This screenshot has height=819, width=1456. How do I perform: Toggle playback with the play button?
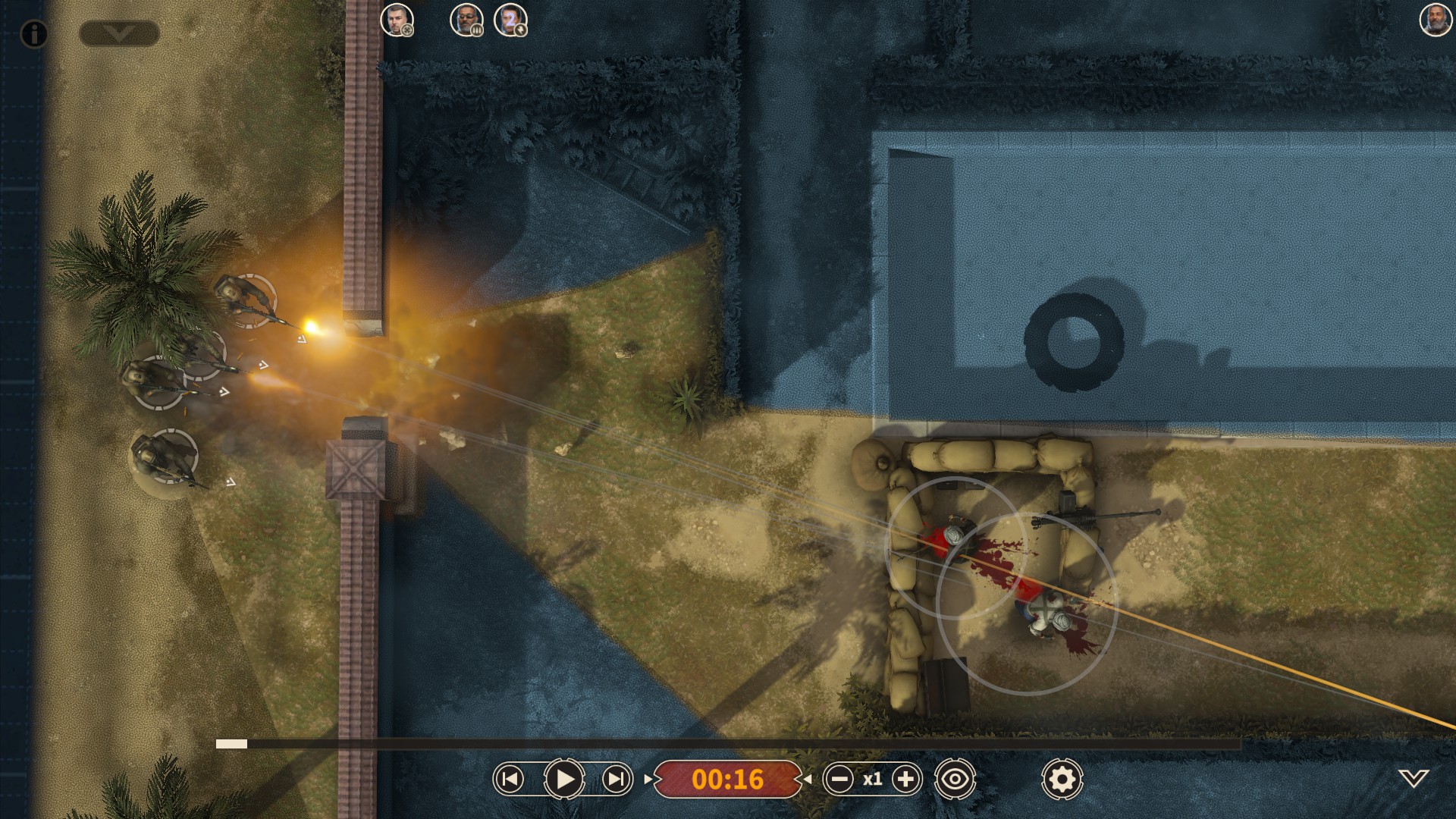(563, 778)
